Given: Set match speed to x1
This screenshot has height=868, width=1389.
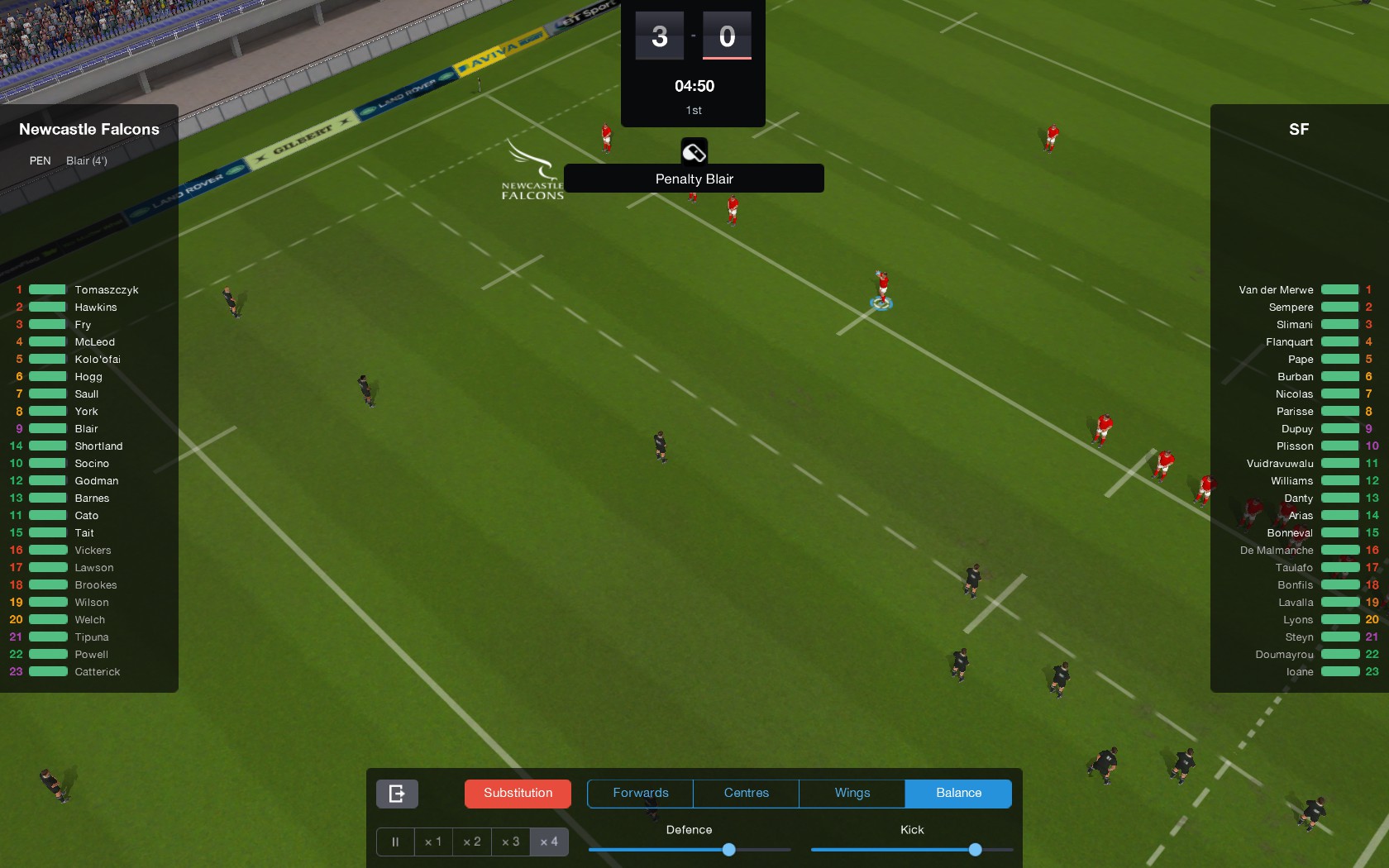Looking at the screenshot, I should coord(433,842).
